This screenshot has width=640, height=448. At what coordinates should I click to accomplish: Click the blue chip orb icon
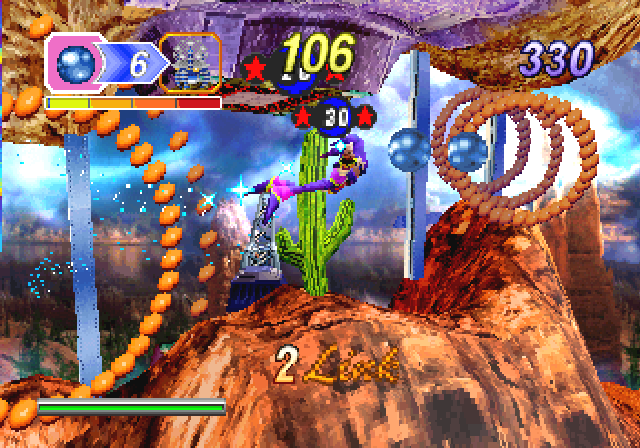74,64
